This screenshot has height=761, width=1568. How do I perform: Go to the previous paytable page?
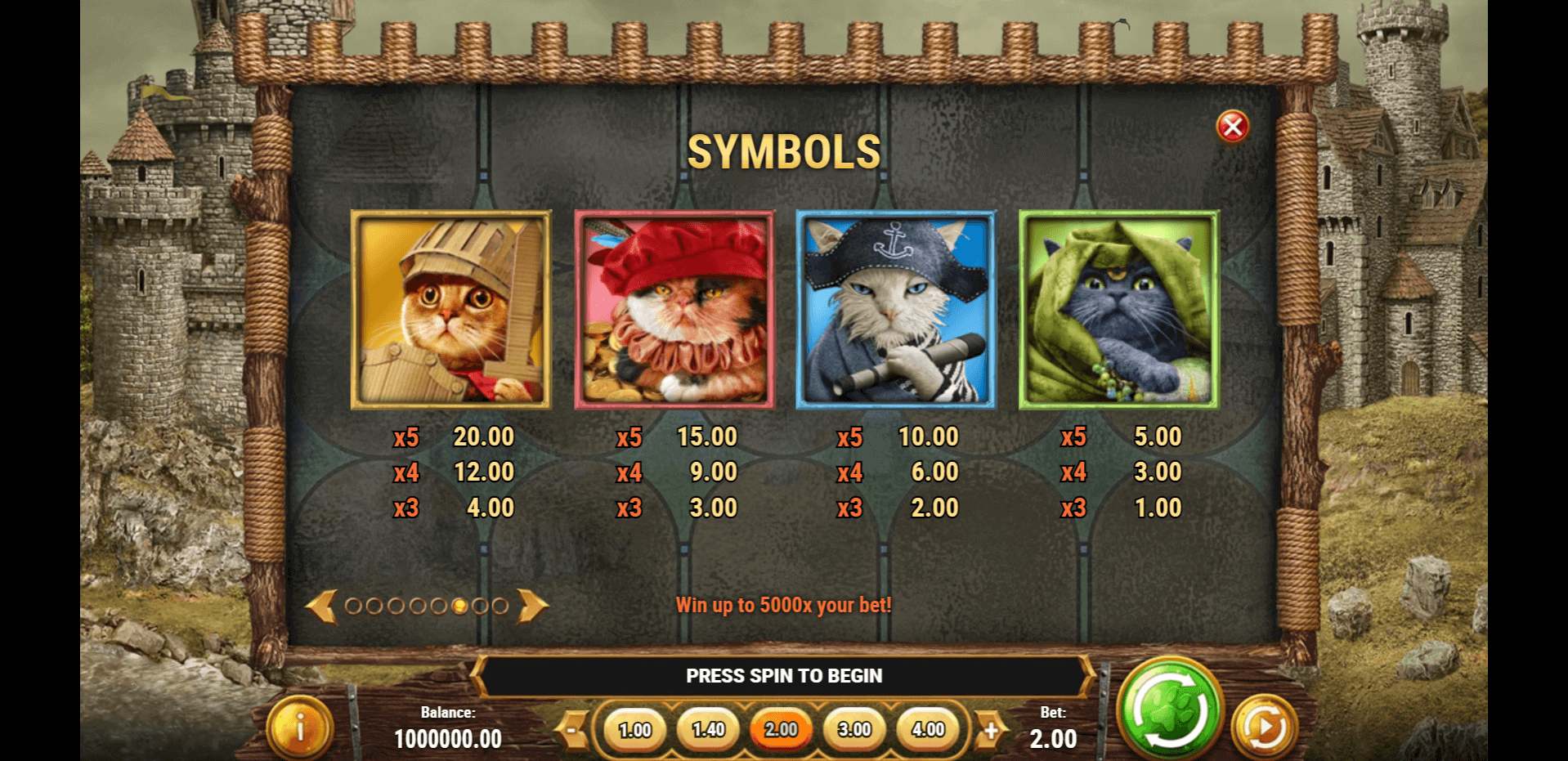[x=321, y=607]
